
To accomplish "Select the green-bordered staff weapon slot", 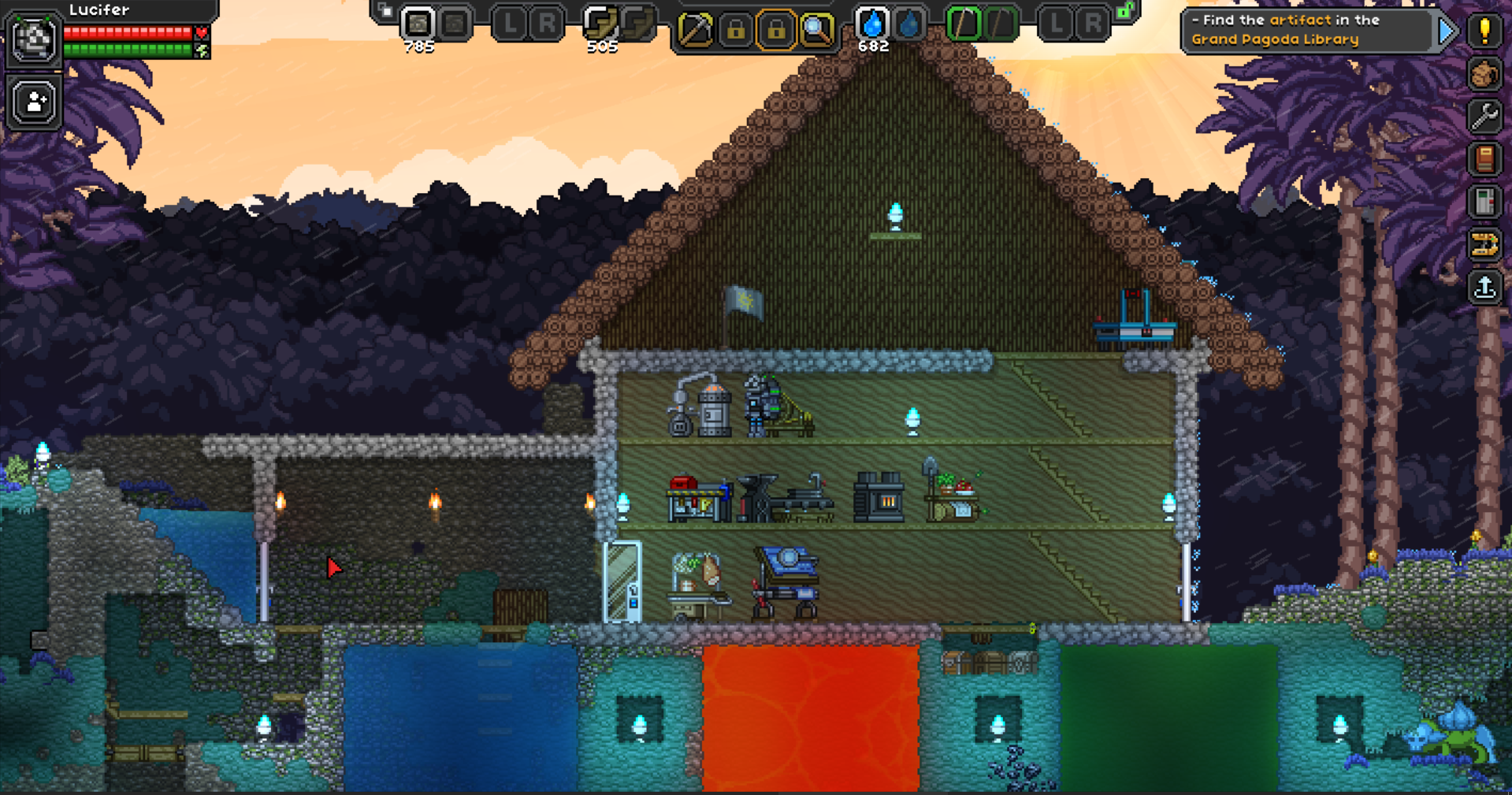I will tap(964, 24).
